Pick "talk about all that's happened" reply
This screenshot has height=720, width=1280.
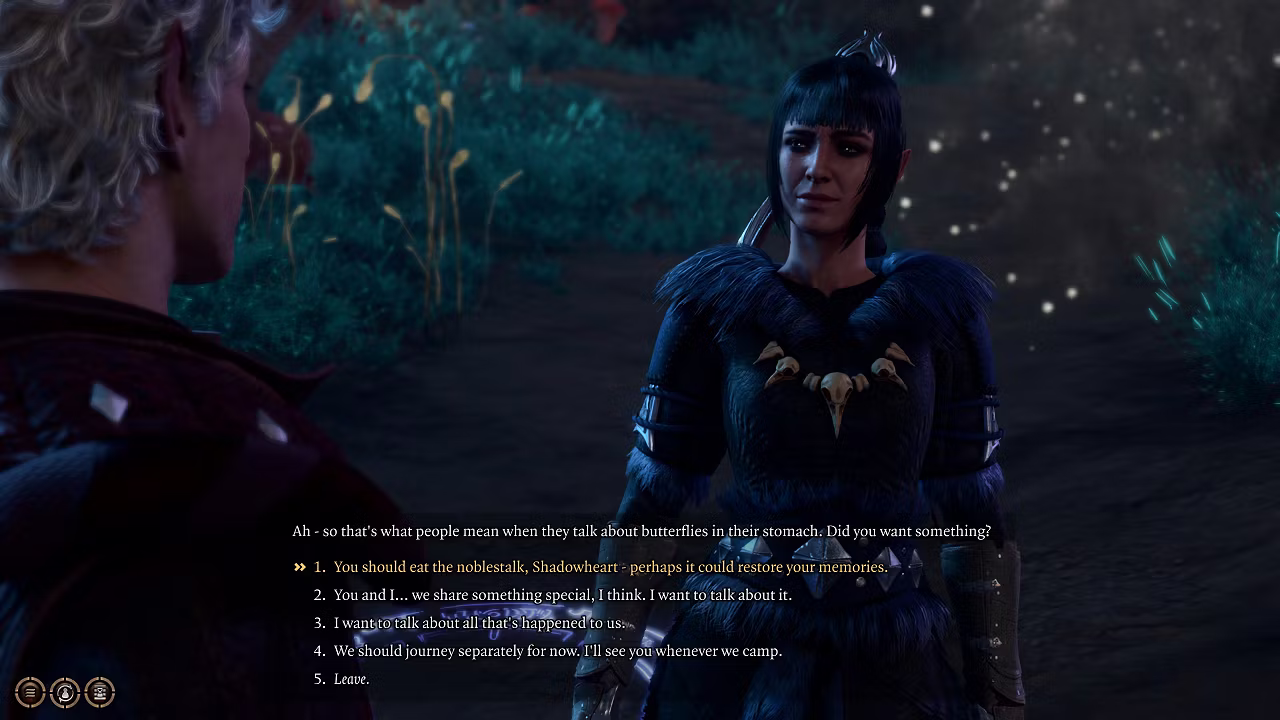pyautogui.click(x=479, y=623)
